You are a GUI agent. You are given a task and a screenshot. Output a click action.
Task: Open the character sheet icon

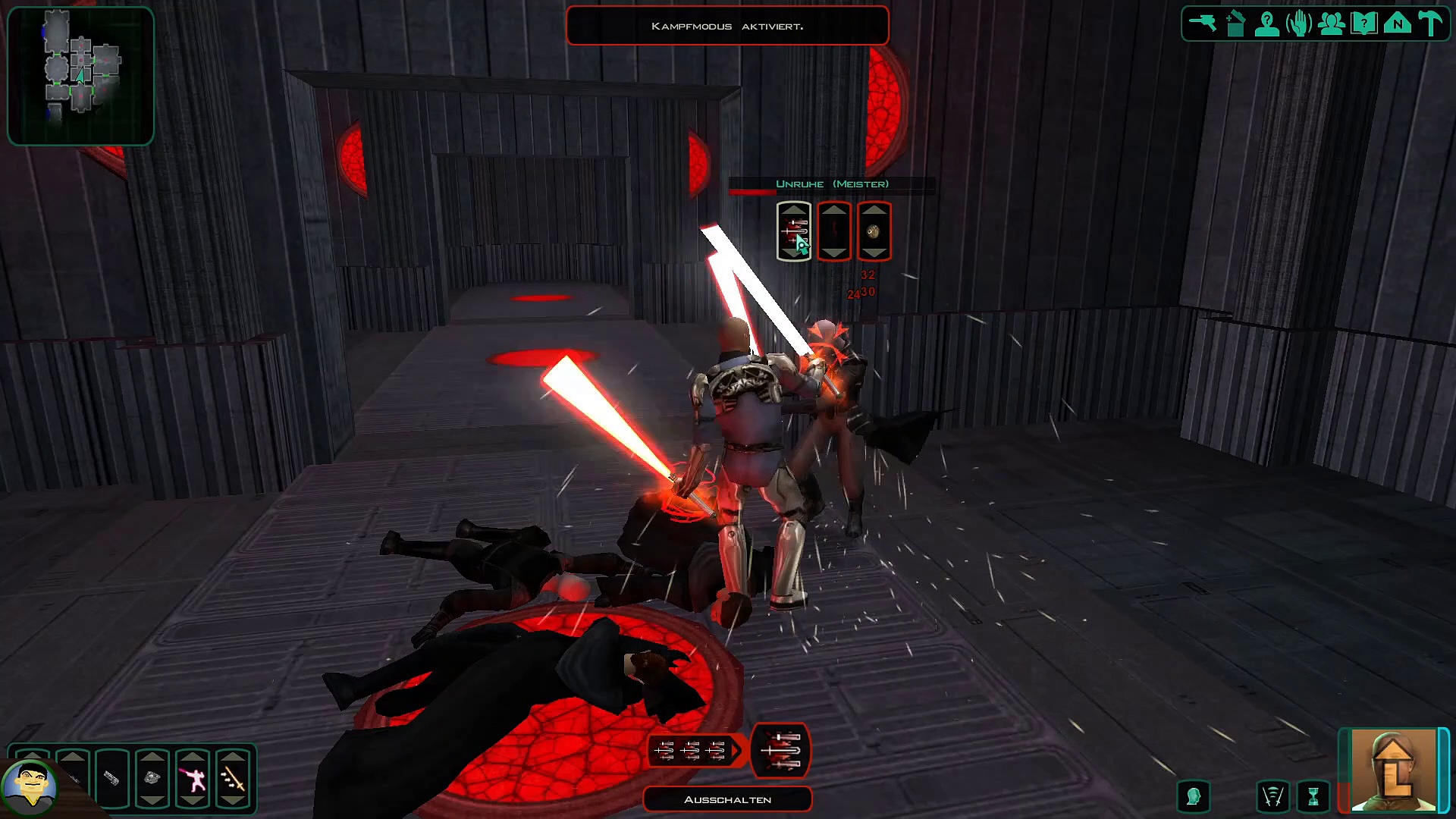point(1267,24)
